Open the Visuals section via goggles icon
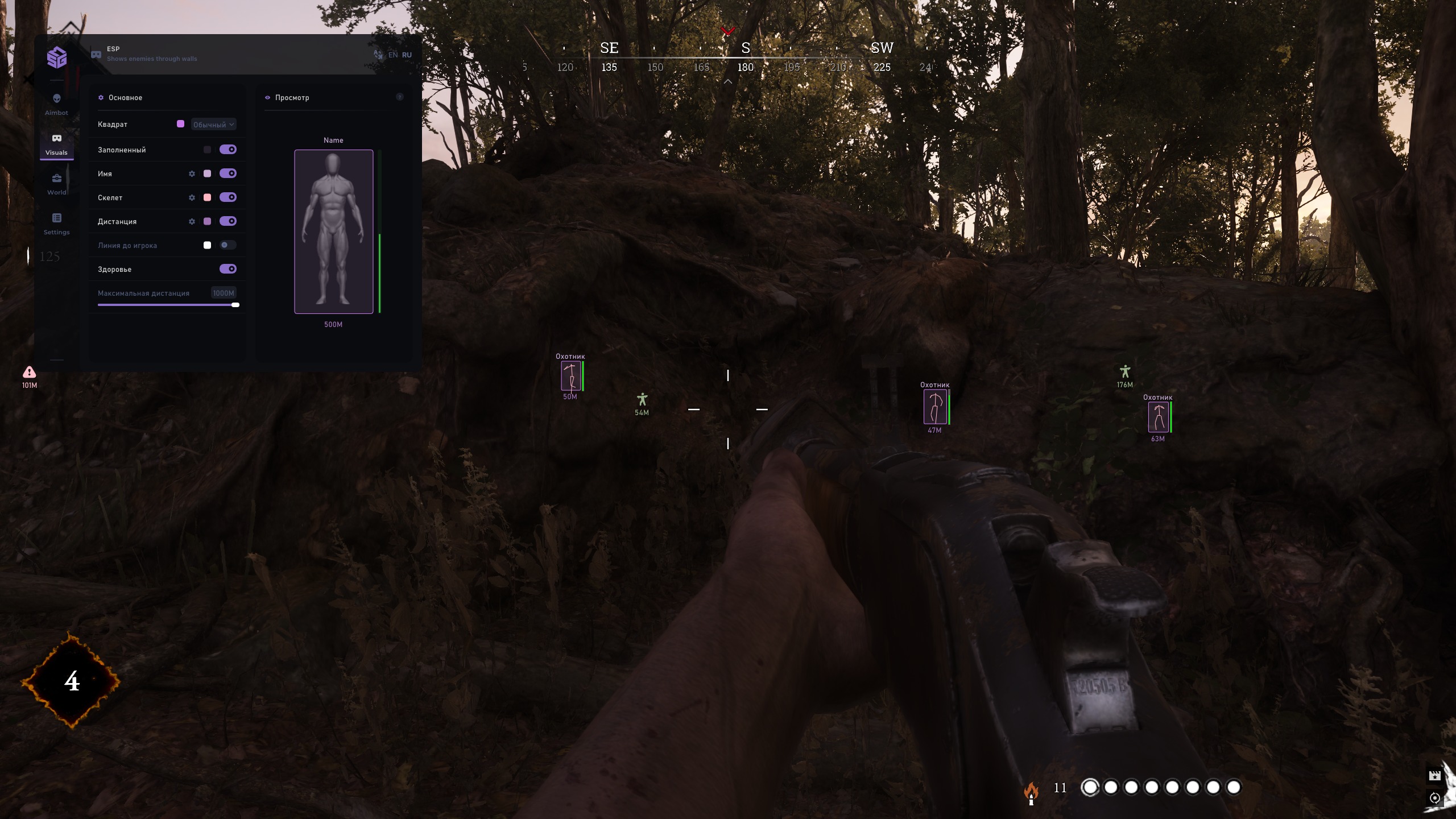This screenshot has width=1456, height=819. pos(56,138)
